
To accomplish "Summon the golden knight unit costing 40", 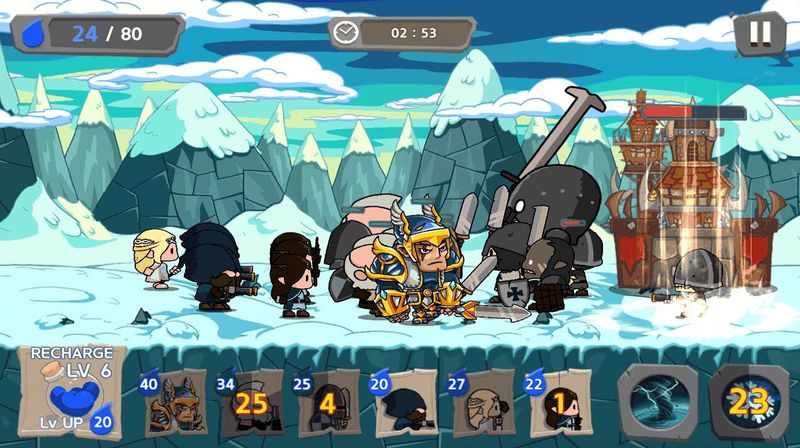I will (170, 403).
